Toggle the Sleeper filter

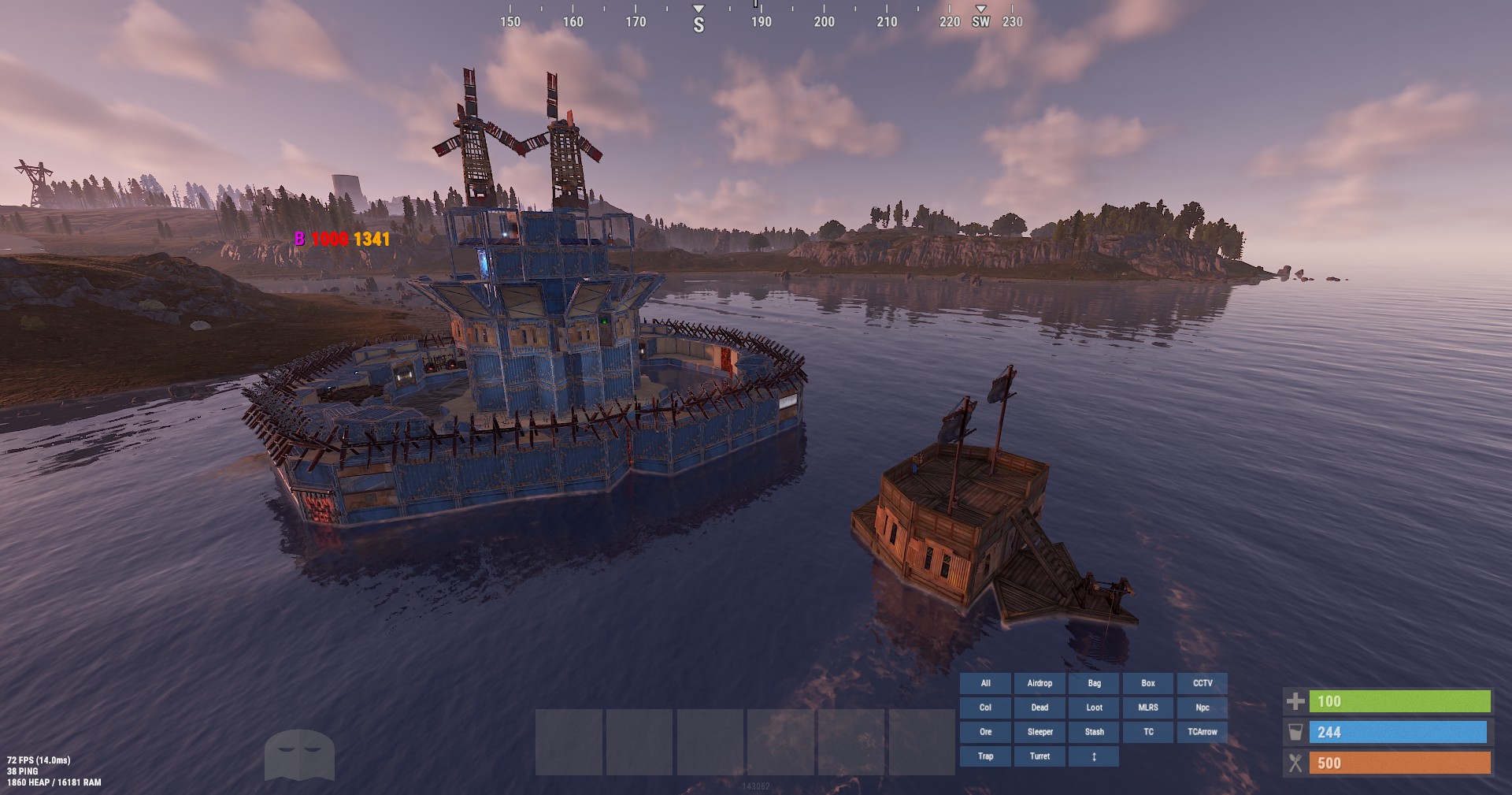click(1039, 731)
